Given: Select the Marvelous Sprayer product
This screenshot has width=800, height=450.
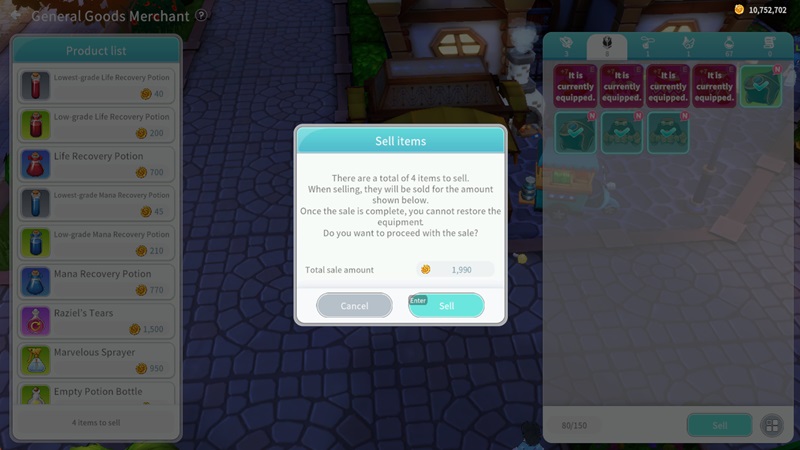Looking at the screenshot, I should [96, 359].
